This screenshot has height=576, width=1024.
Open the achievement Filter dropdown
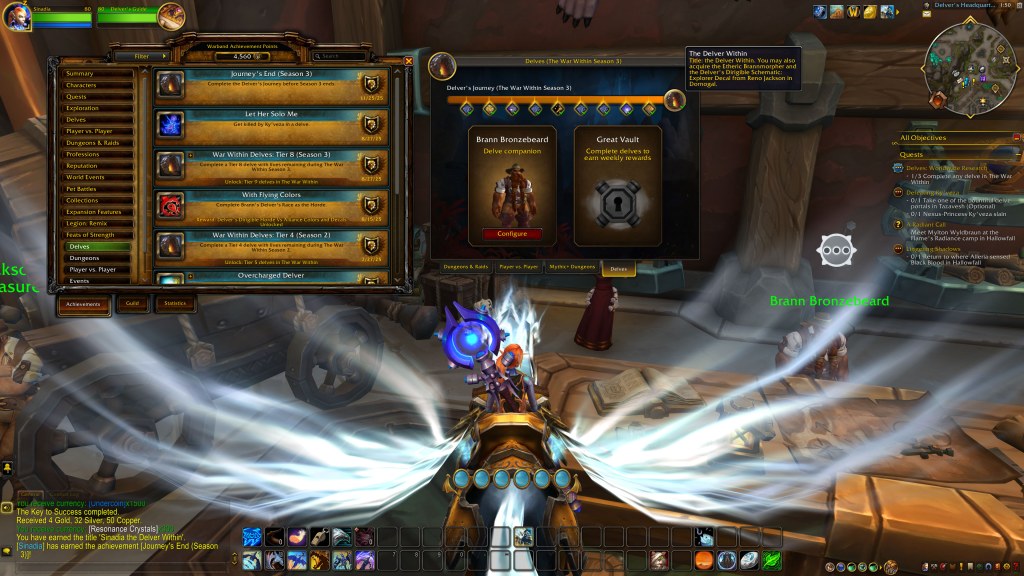click(138, 57)
